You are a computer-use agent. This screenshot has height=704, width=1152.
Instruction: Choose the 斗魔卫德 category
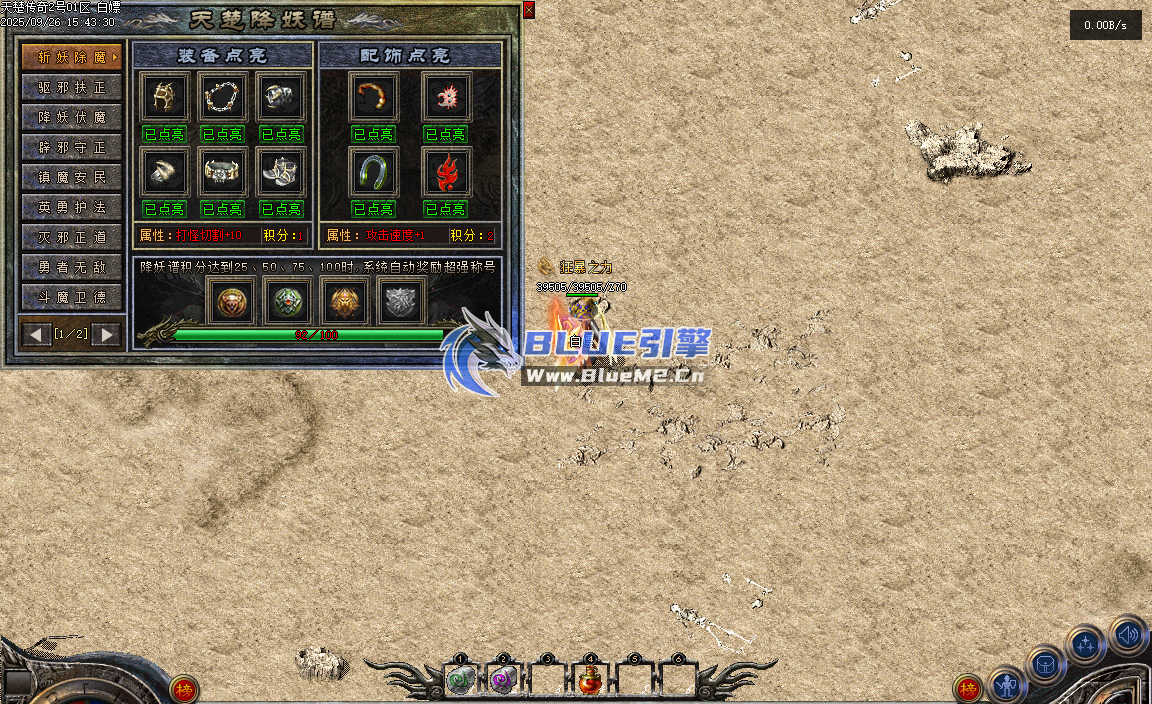[x=72, y=297]
